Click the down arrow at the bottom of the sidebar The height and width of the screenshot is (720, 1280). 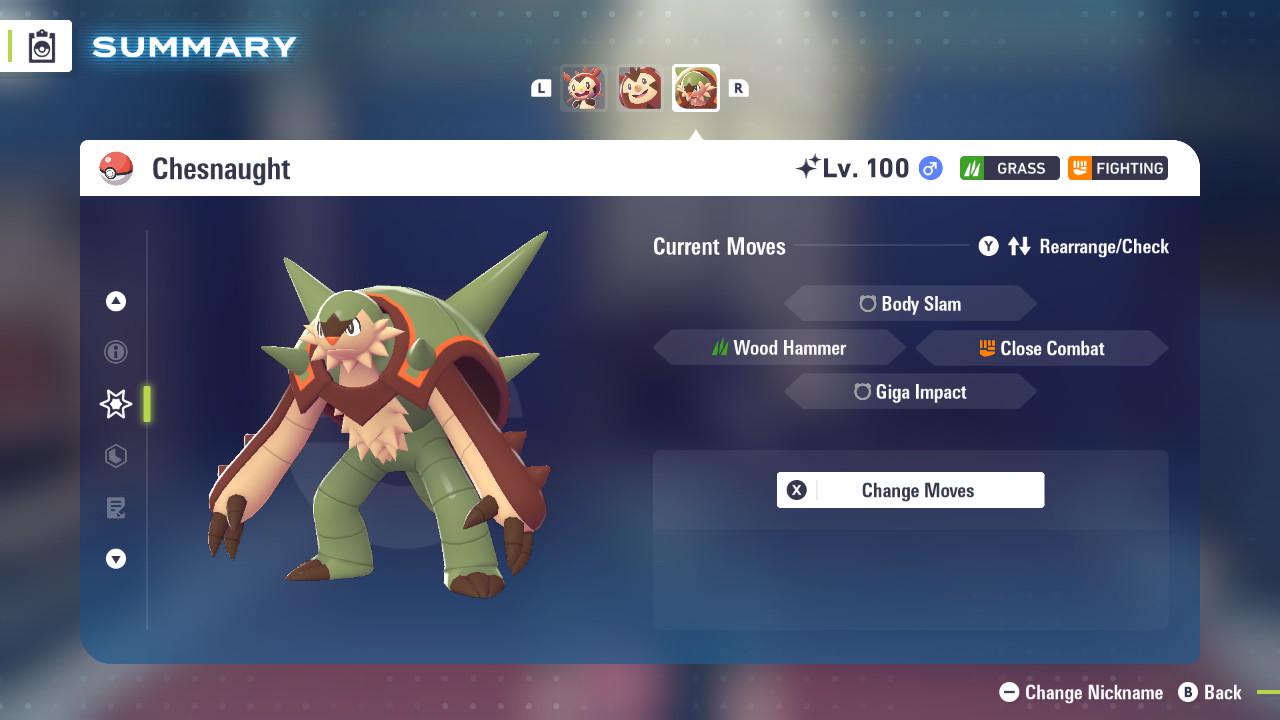116,559
